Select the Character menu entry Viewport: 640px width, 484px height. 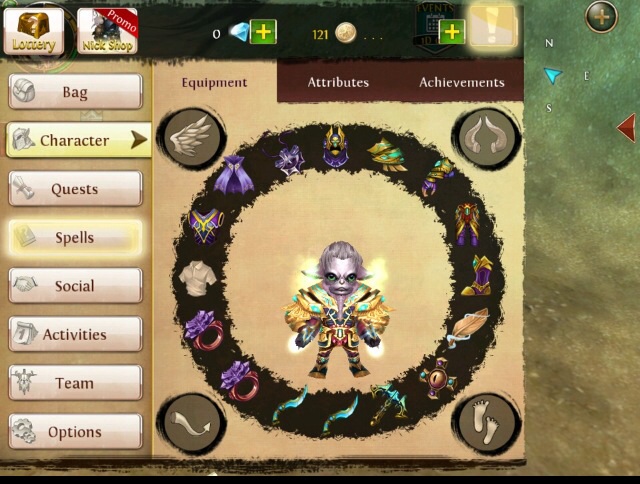(76, 141)
